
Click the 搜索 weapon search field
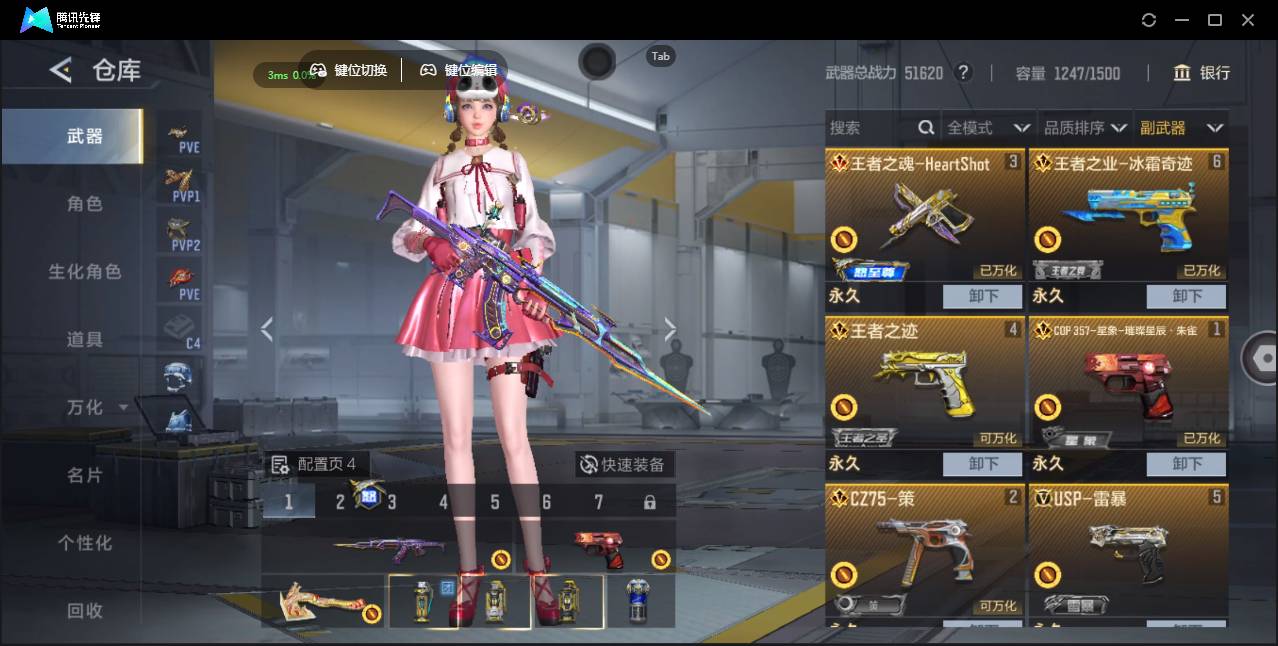(870, 128)
